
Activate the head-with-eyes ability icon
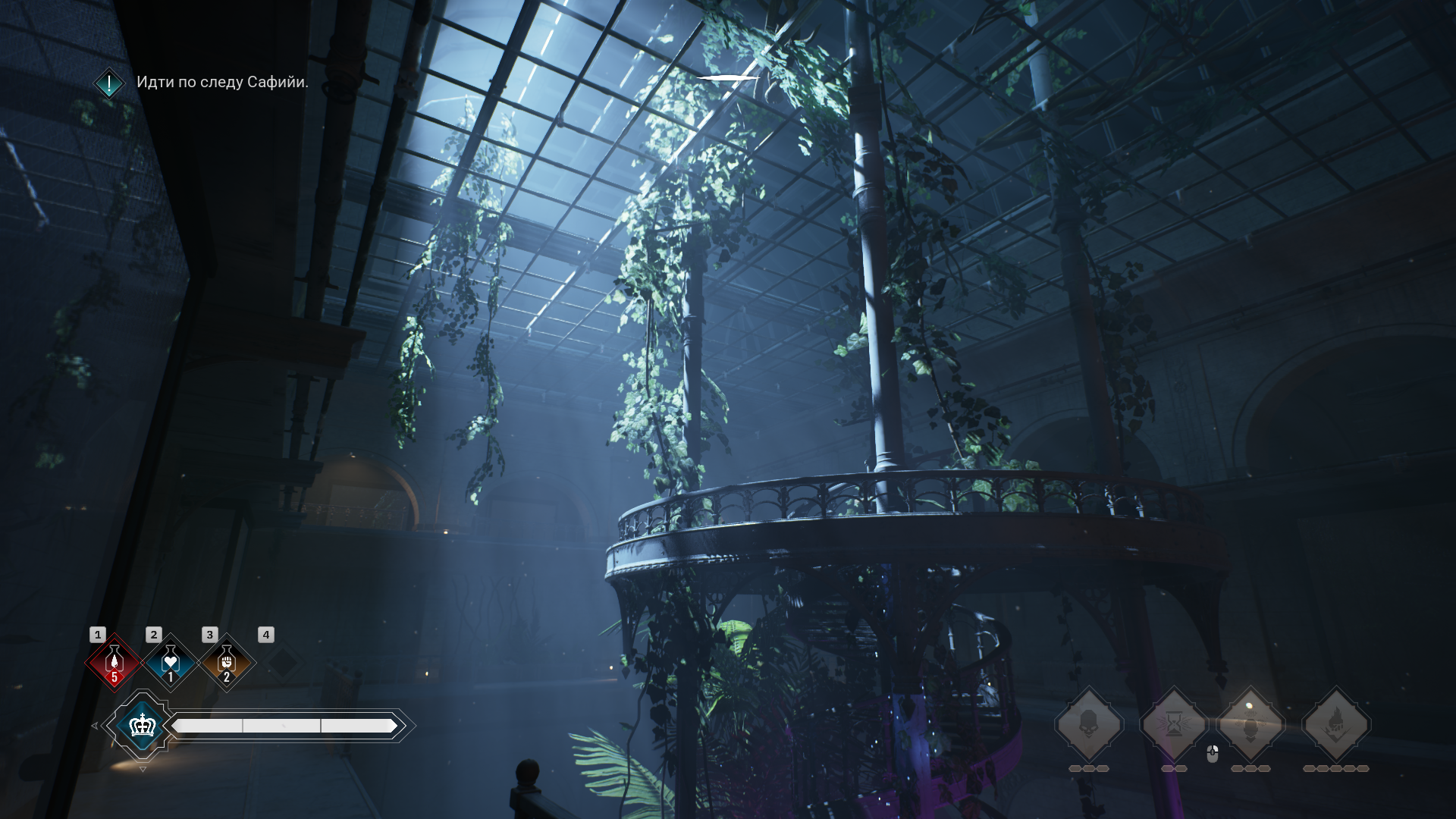click(x=1251, y=725)
